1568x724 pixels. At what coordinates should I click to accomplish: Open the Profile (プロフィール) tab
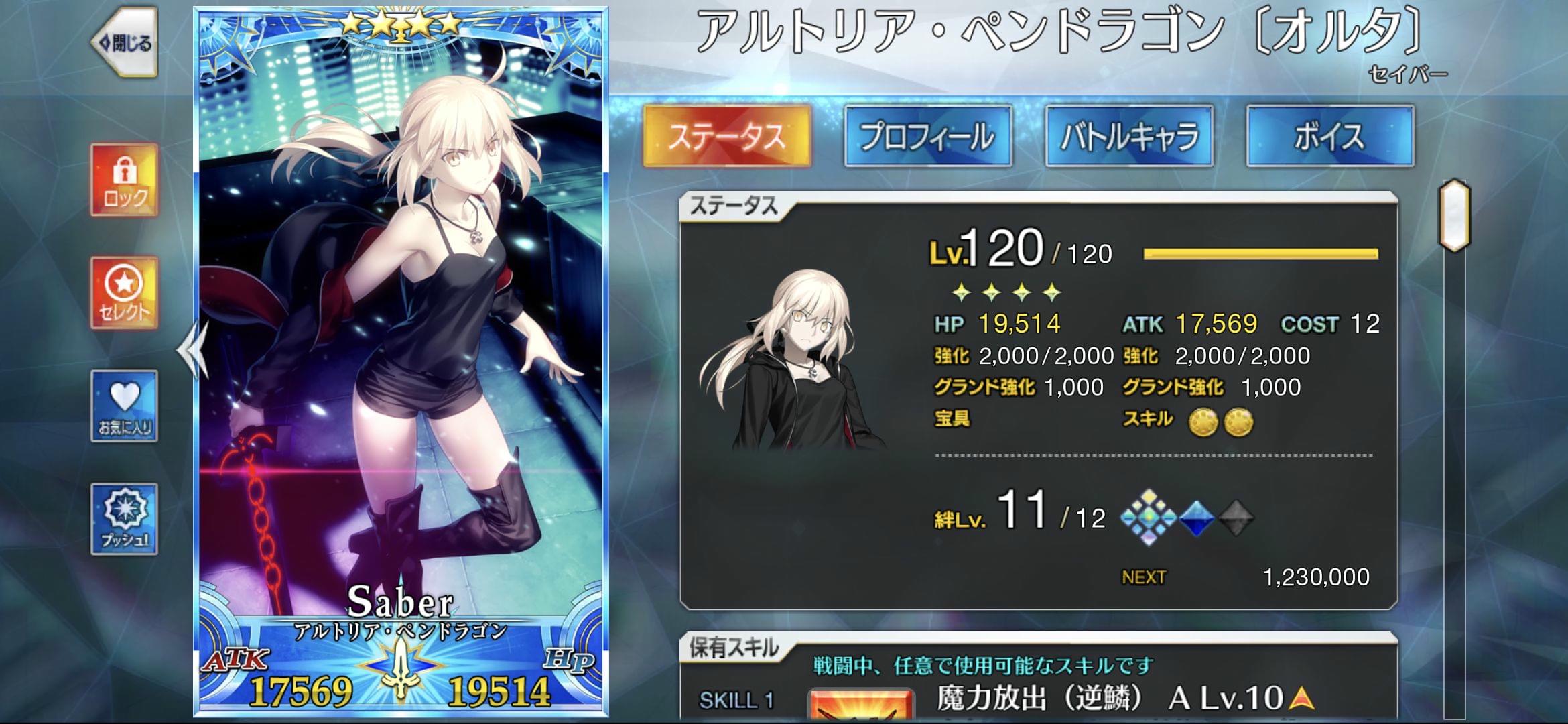928,136
